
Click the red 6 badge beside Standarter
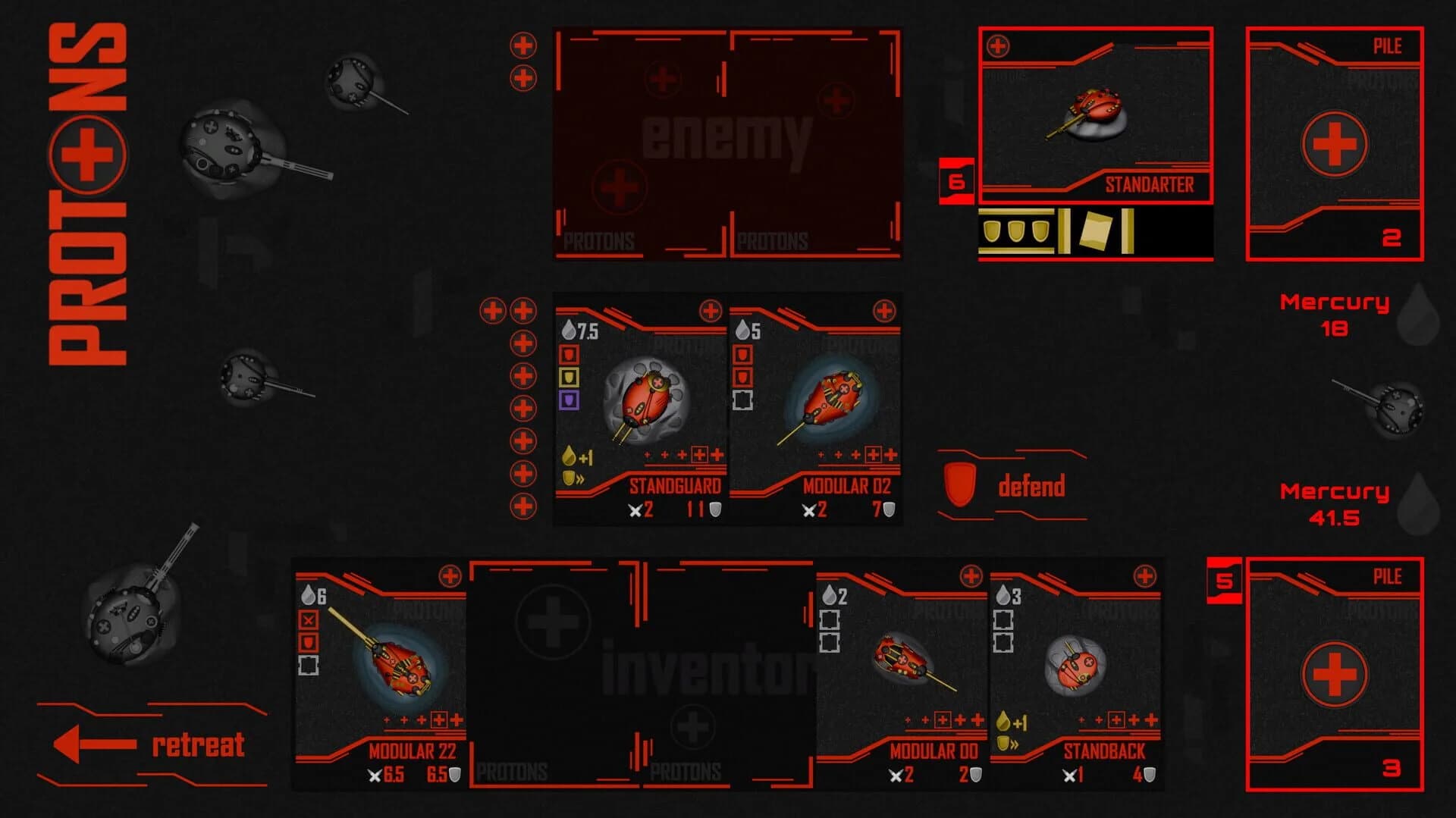(x=955, y=180)
